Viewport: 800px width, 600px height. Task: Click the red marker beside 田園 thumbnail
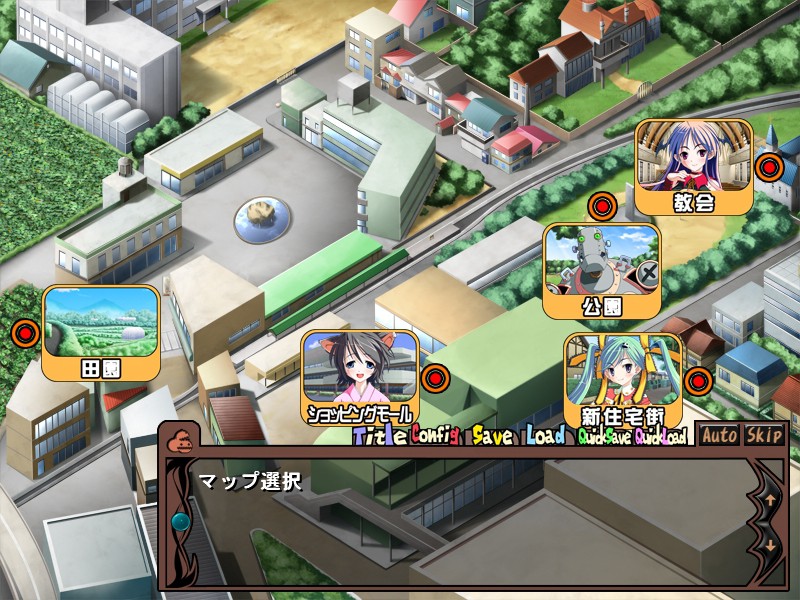(x=26, y=332)
